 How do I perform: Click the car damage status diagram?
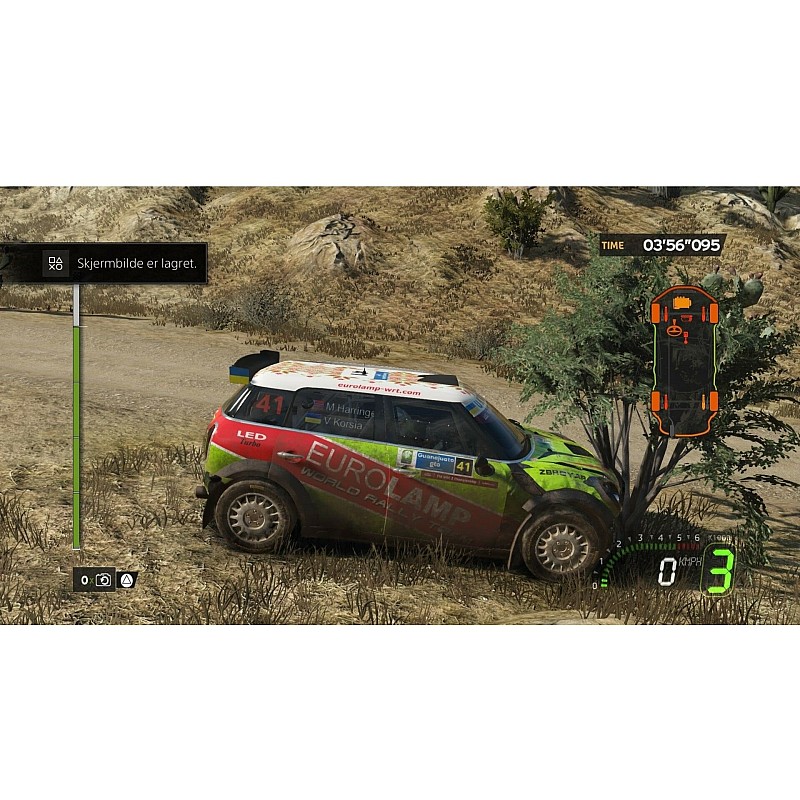coord(684,361)
